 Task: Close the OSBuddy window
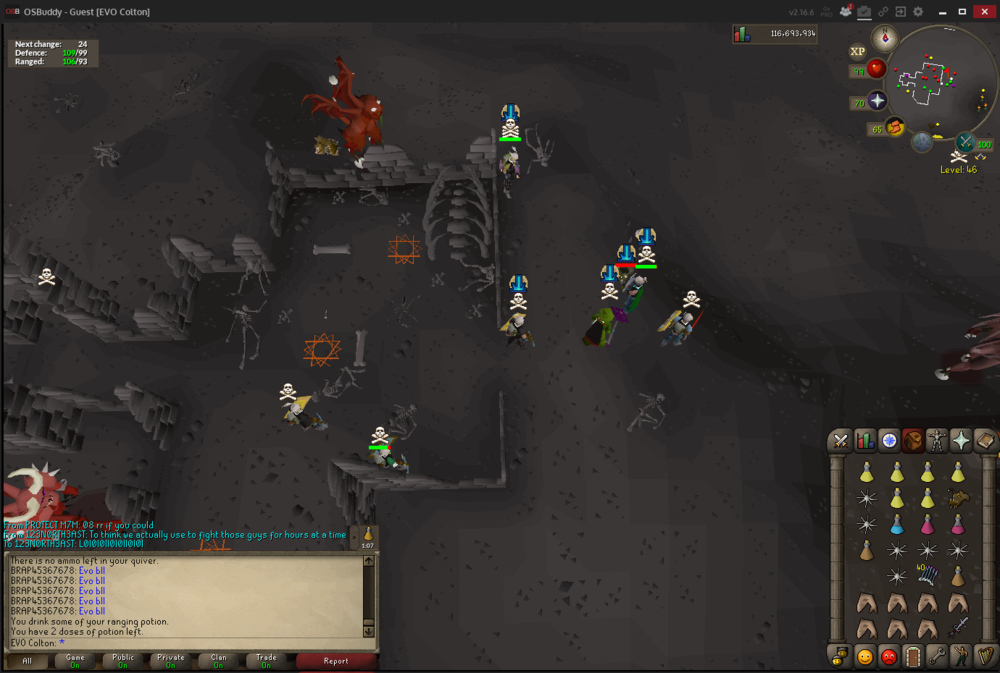tap(984, 11)
